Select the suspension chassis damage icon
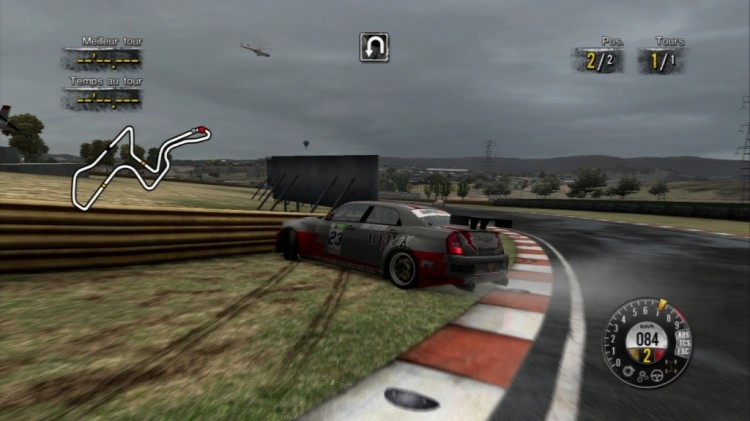 (670, 367)
